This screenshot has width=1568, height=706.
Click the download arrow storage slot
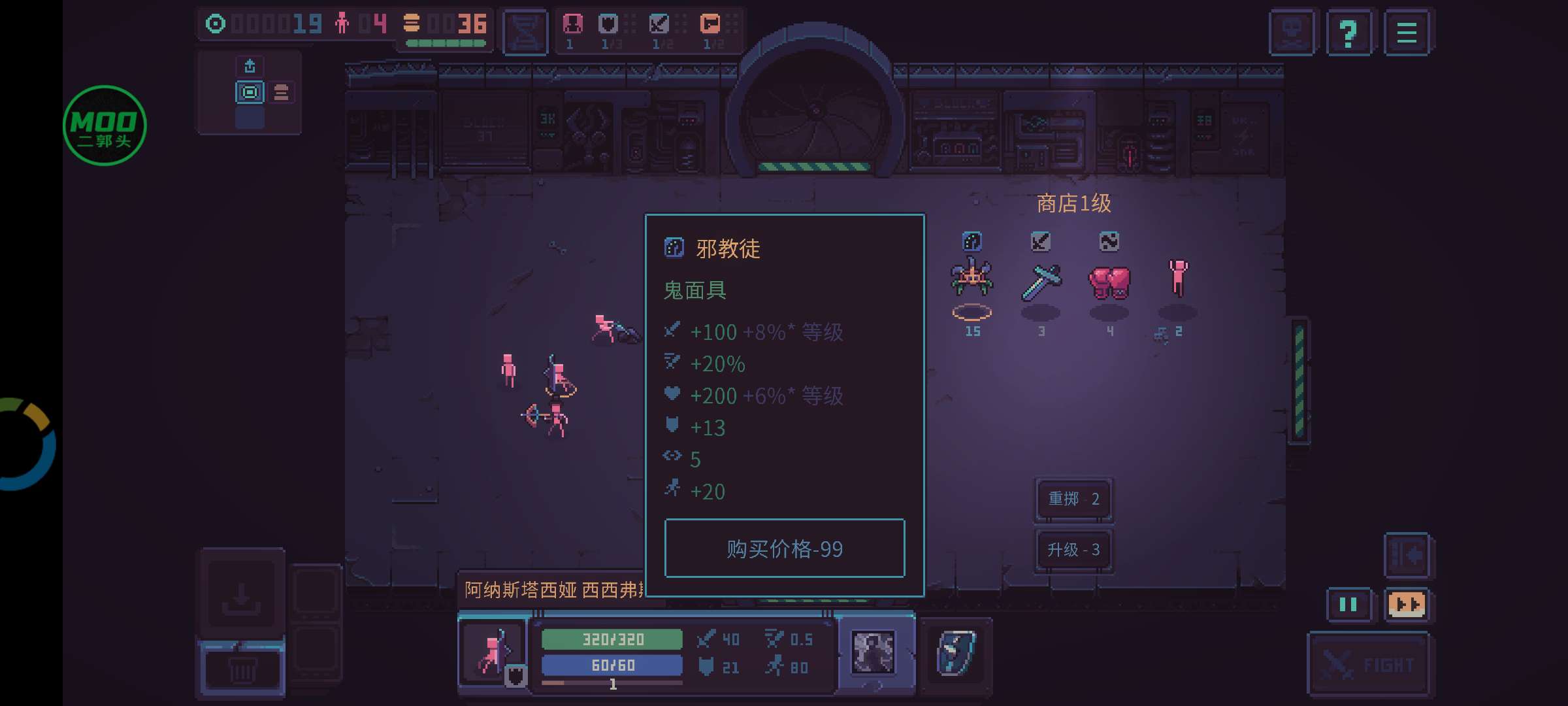point(241,596)
